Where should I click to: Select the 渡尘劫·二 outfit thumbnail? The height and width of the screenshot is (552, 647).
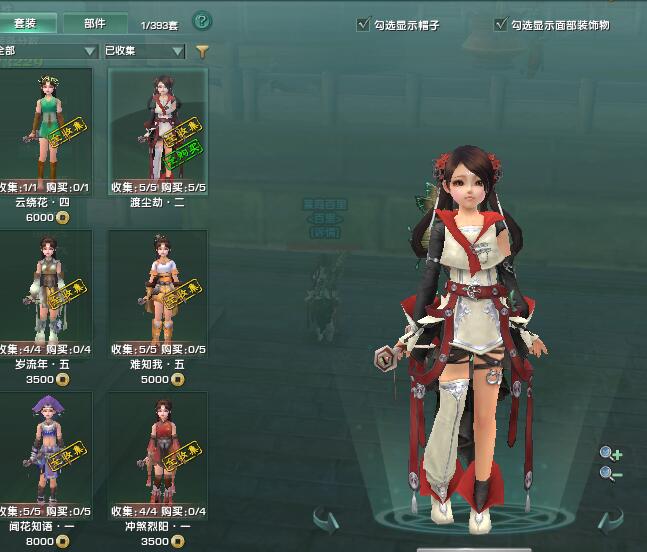point(158,124)
